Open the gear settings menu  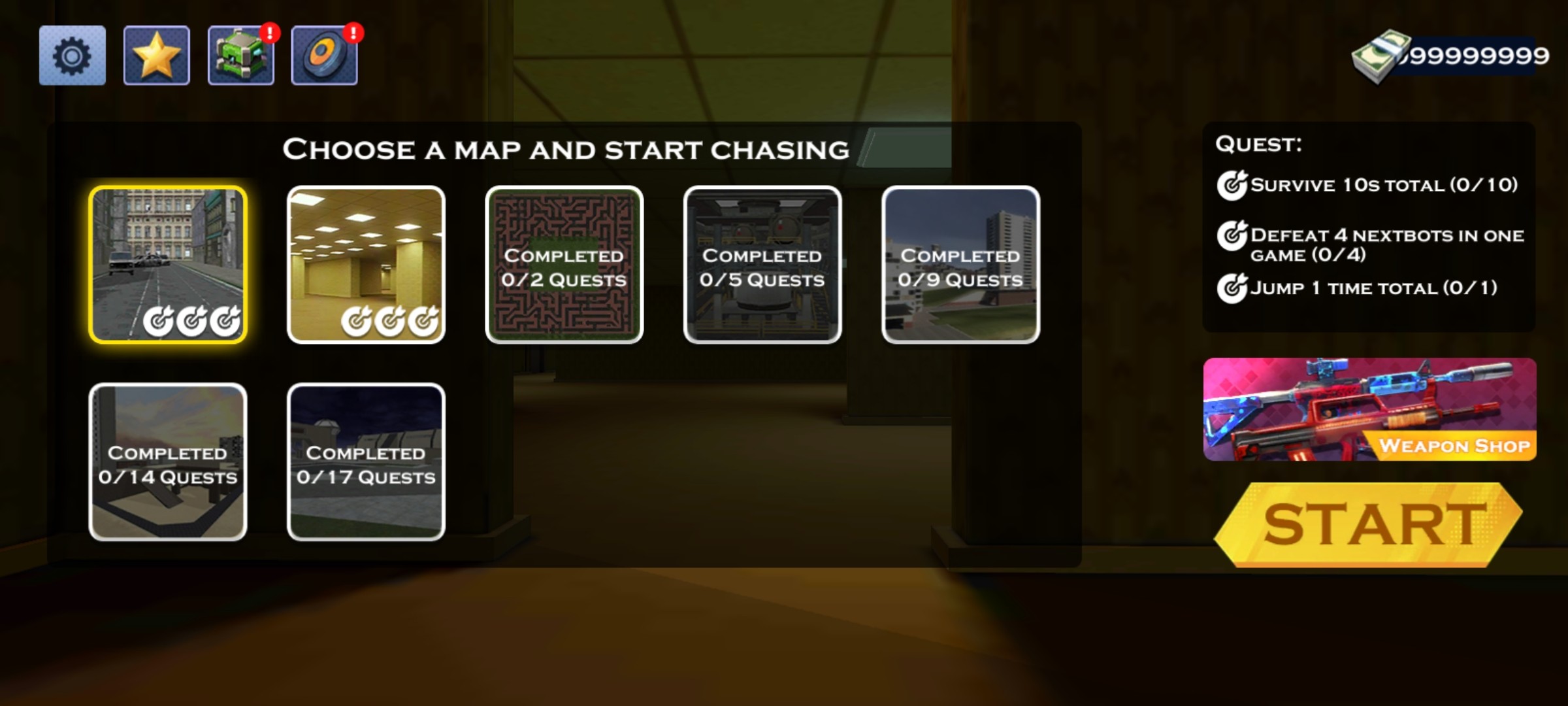pyautogui.click(x=72, y=56)
